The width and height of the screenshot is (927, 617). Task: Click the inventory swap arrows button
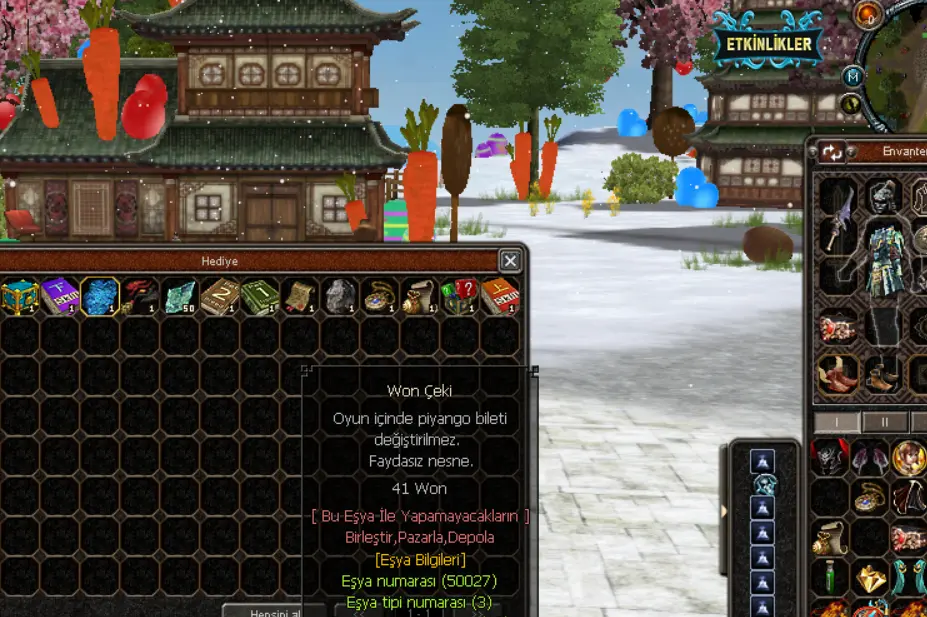[x=832, y=152]
